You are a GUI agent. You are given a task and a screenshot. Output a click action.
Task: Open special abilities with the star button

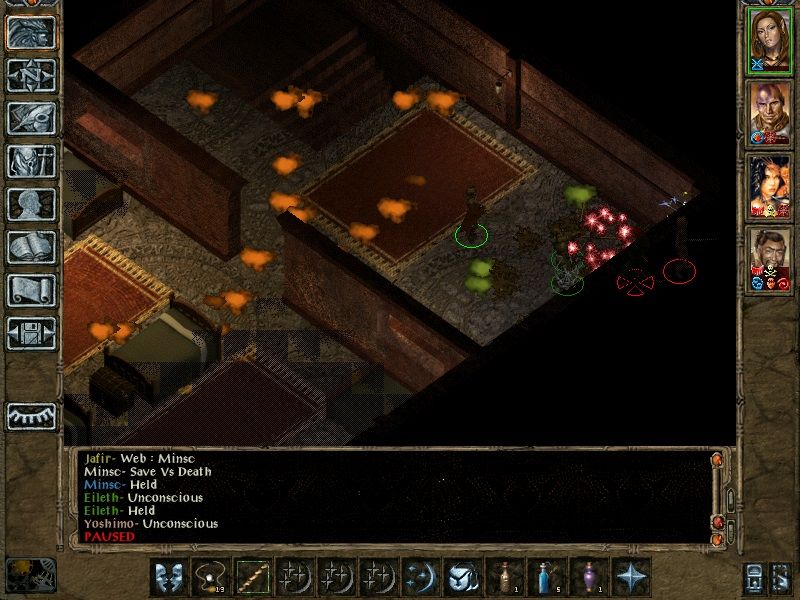[x=630, y=577]
